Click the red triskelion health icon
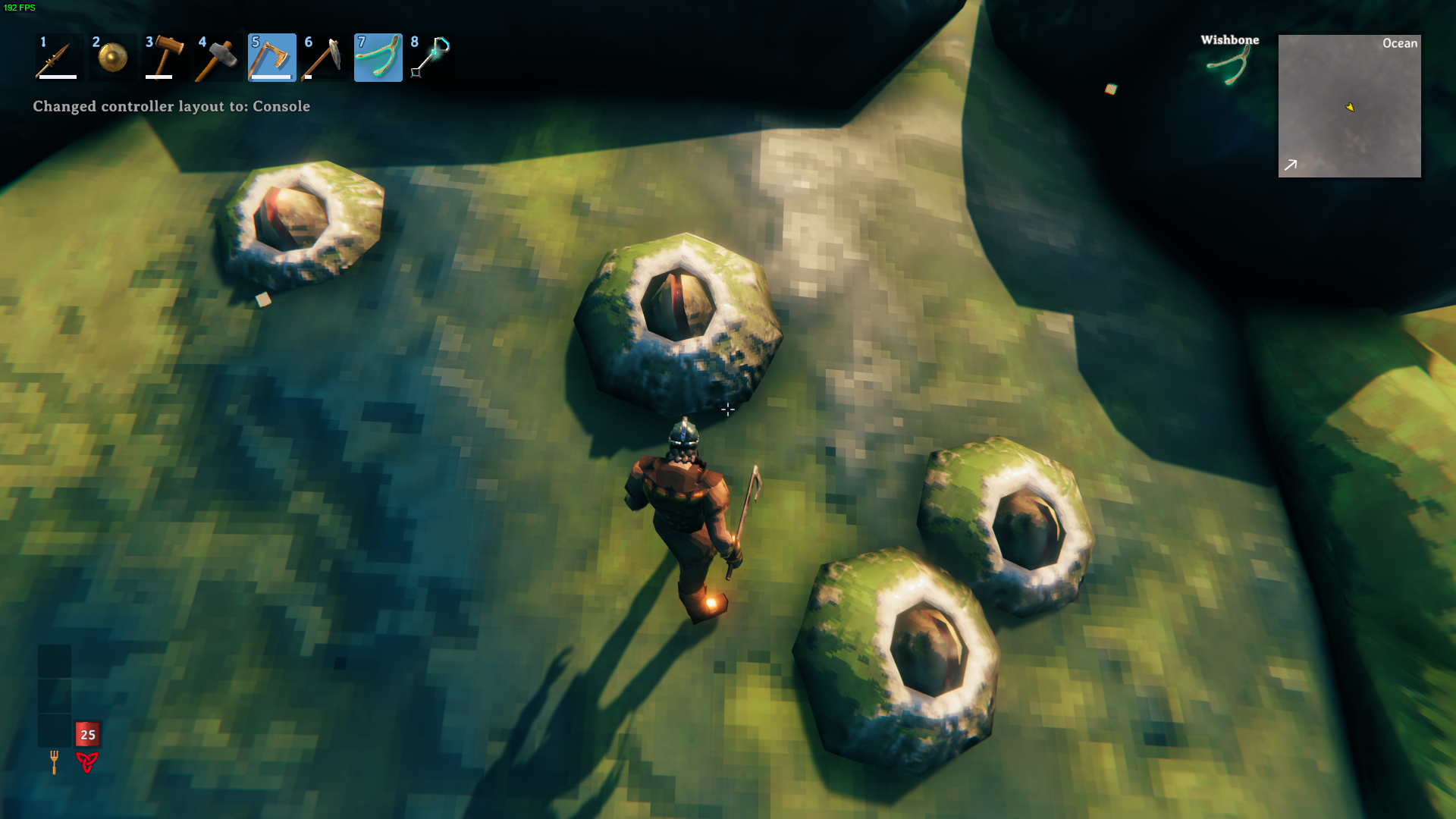This screenshot has height=819, width=1456. click(x=87, y=761)
